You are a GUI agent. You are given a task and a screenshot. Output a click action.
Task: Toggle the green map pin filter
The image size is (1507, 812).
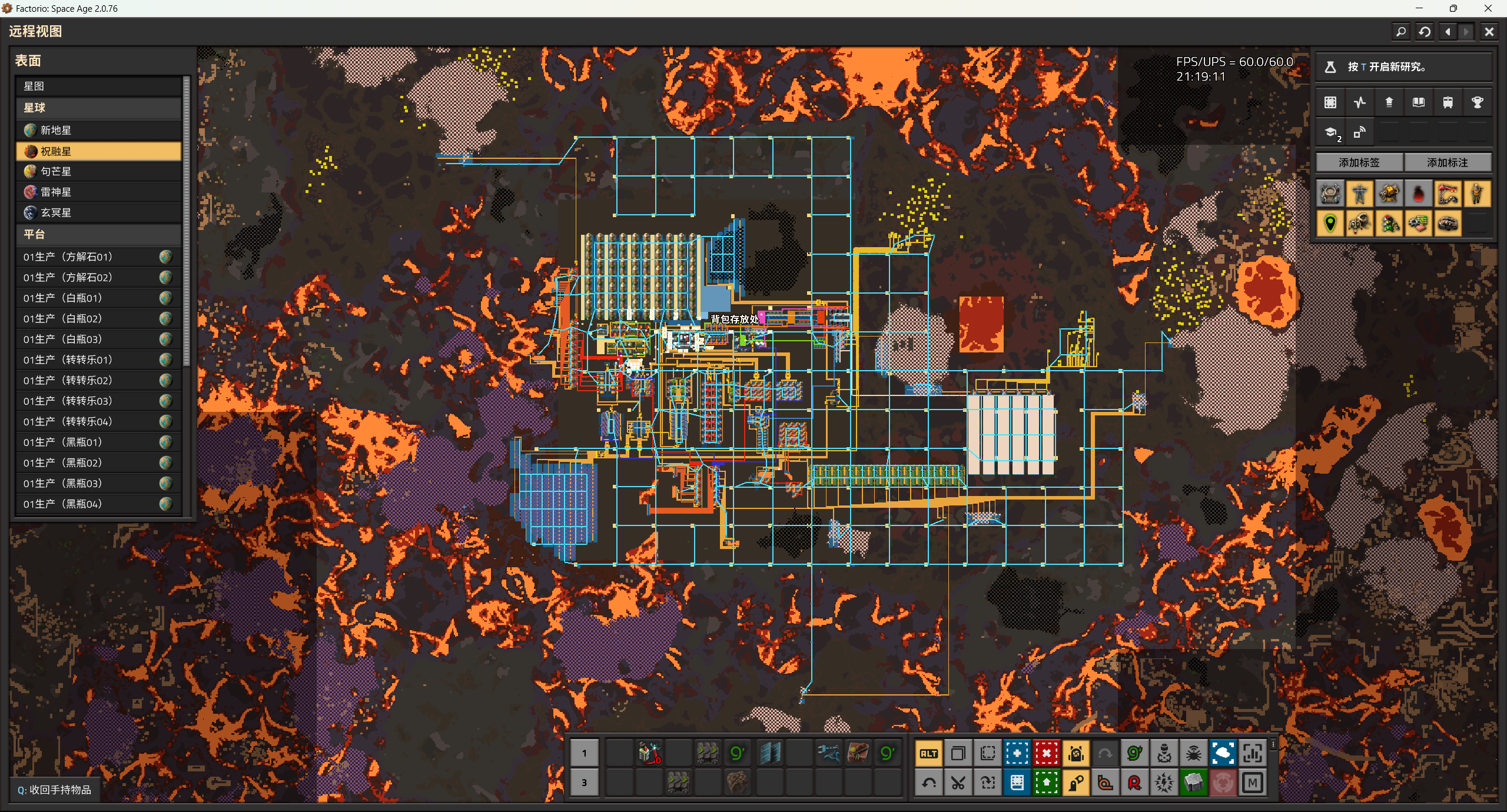(1330, 224)
